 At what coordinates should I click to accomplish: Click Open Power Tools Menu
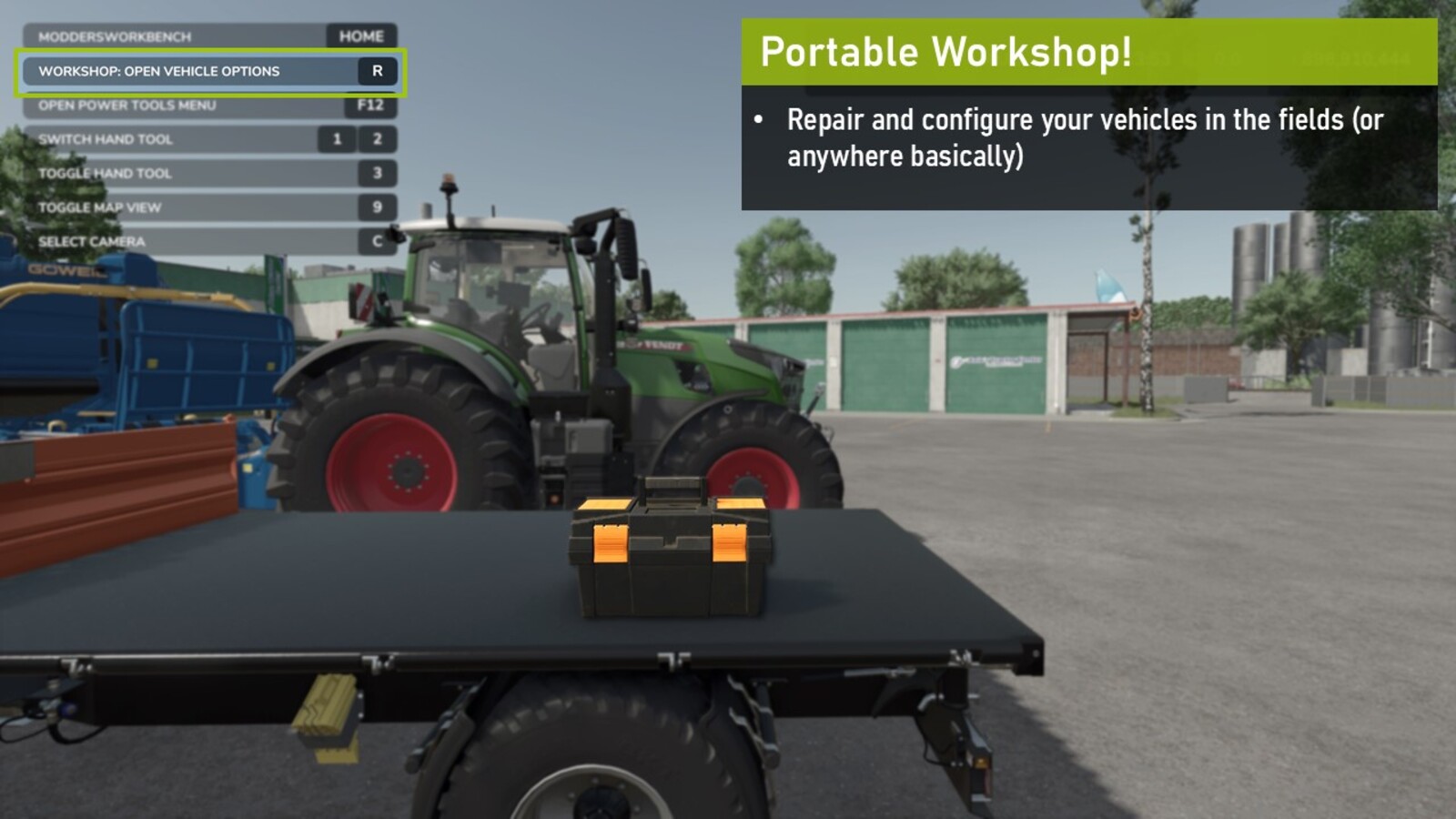[127, 106]
